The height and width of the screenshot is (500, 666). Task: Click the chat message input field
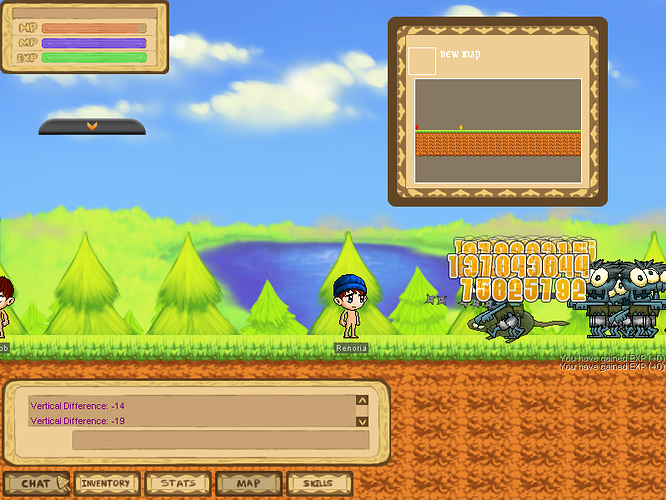point(220,440)
